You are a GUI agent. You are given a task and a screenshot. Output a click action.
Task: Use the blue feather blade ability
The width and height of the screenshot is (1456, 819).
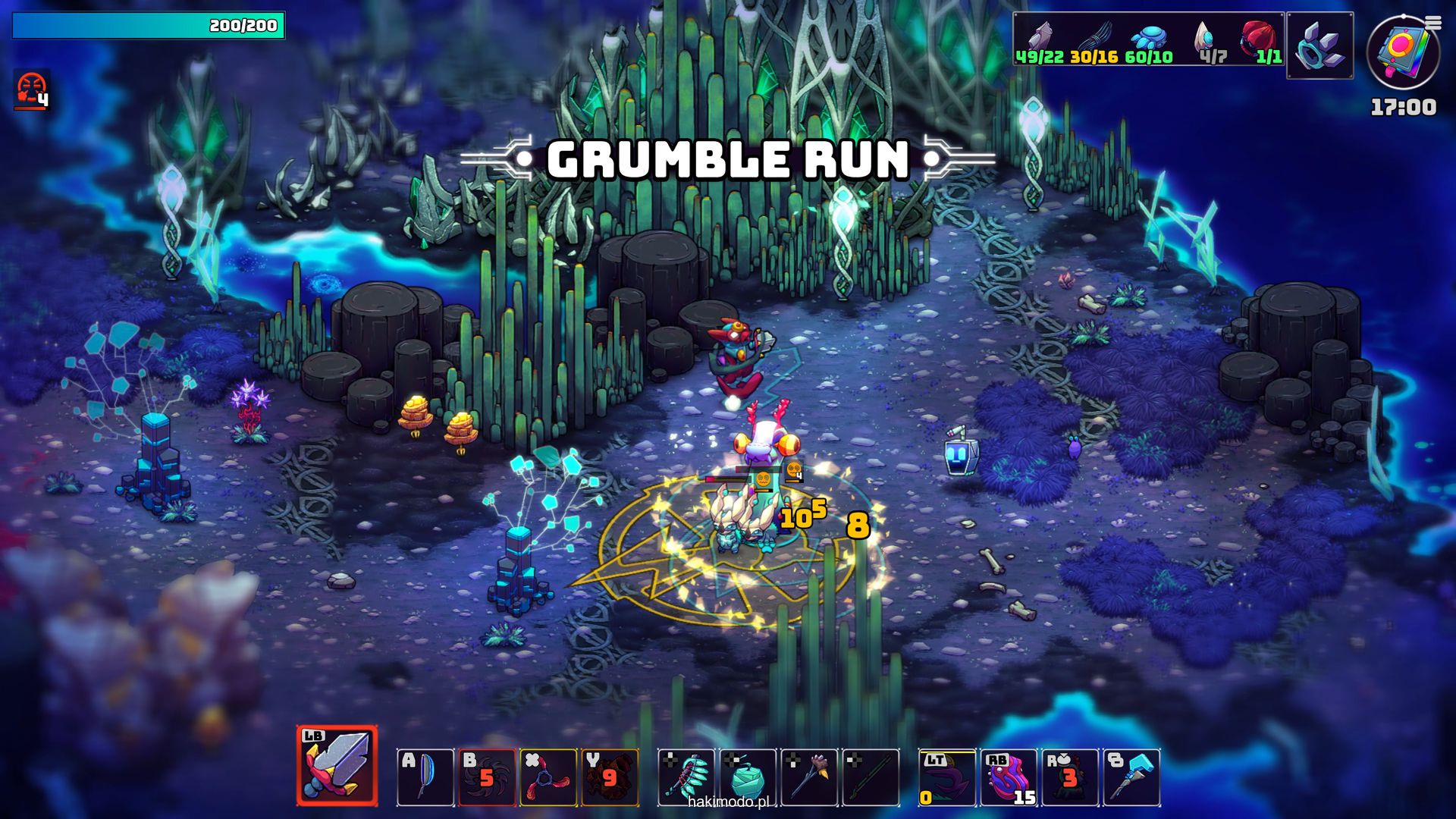tap(425, 777)
